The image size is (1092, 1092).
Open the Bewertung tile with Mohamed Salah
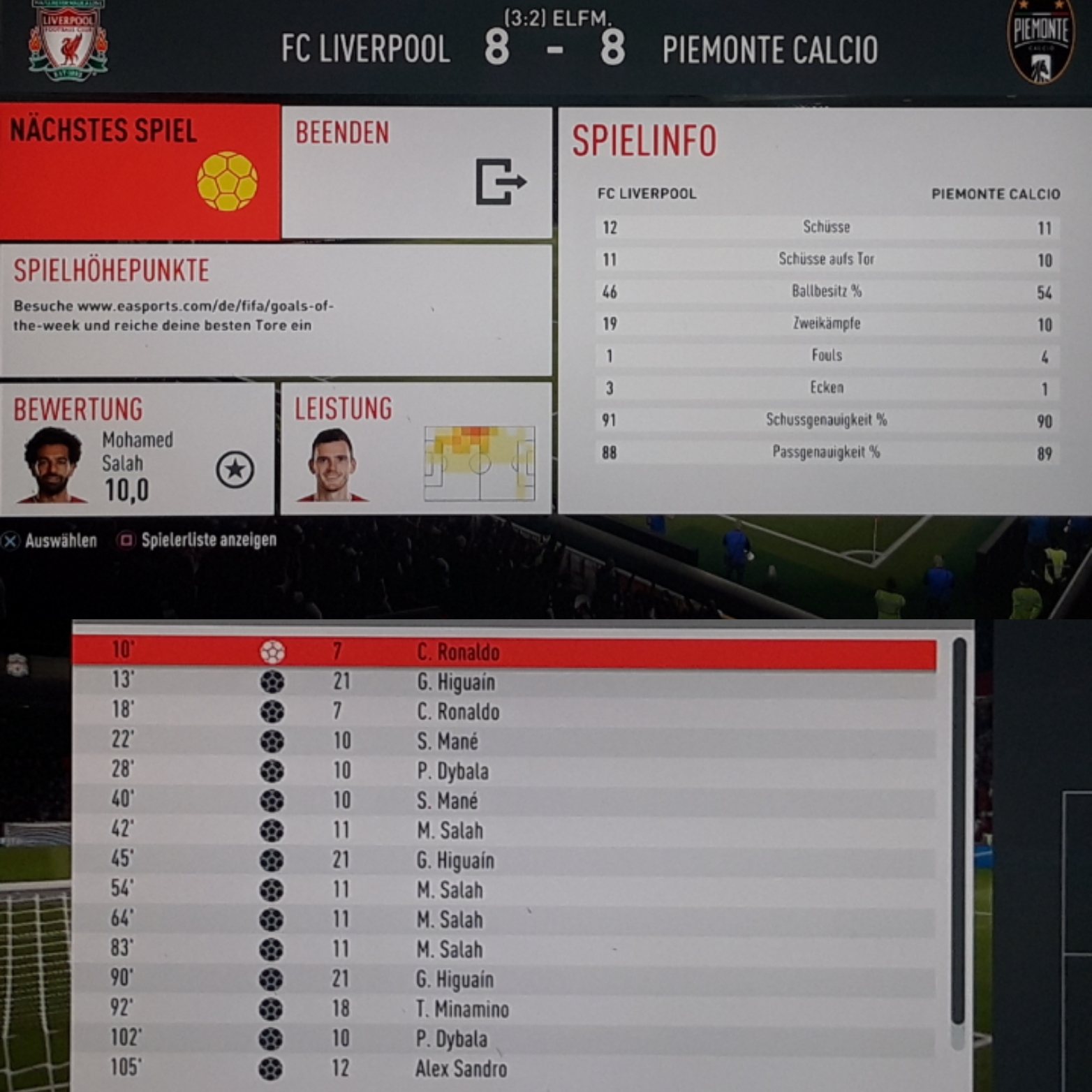tap(137, 448)
